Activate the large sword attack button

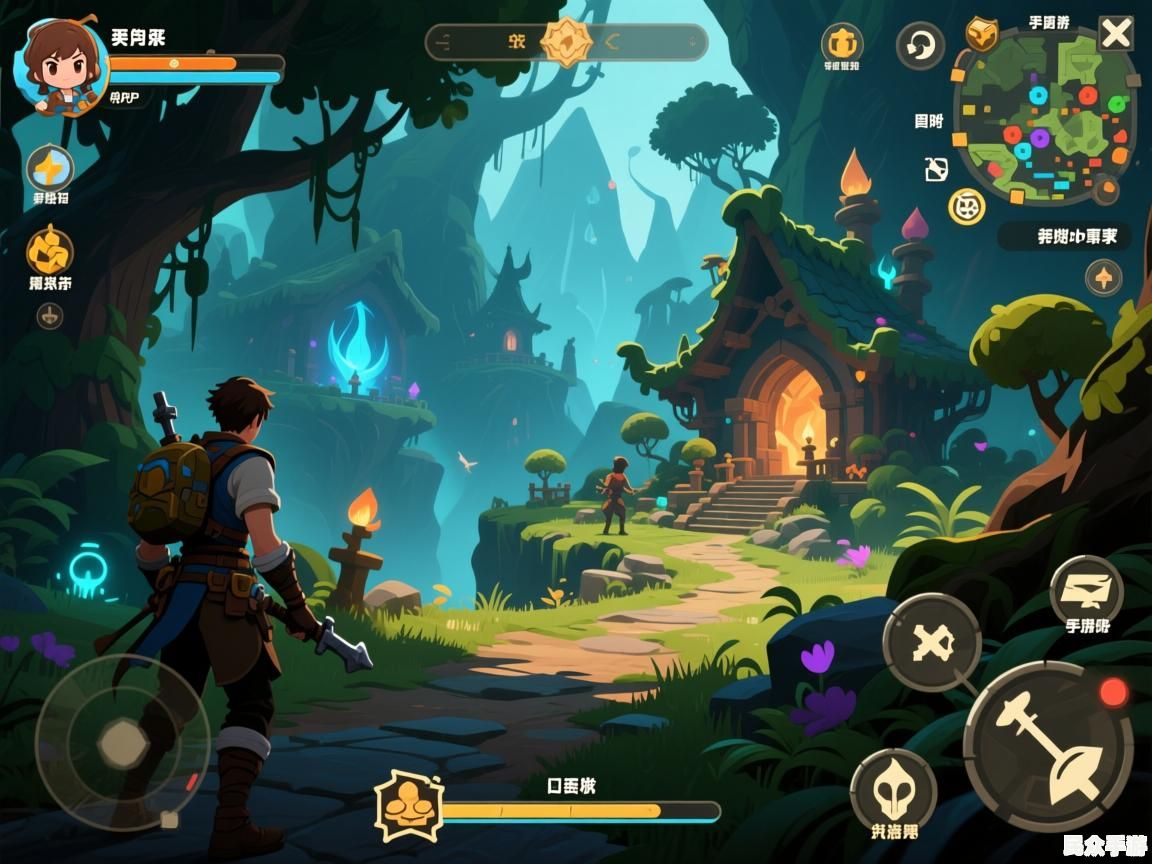click(1048, 746)
